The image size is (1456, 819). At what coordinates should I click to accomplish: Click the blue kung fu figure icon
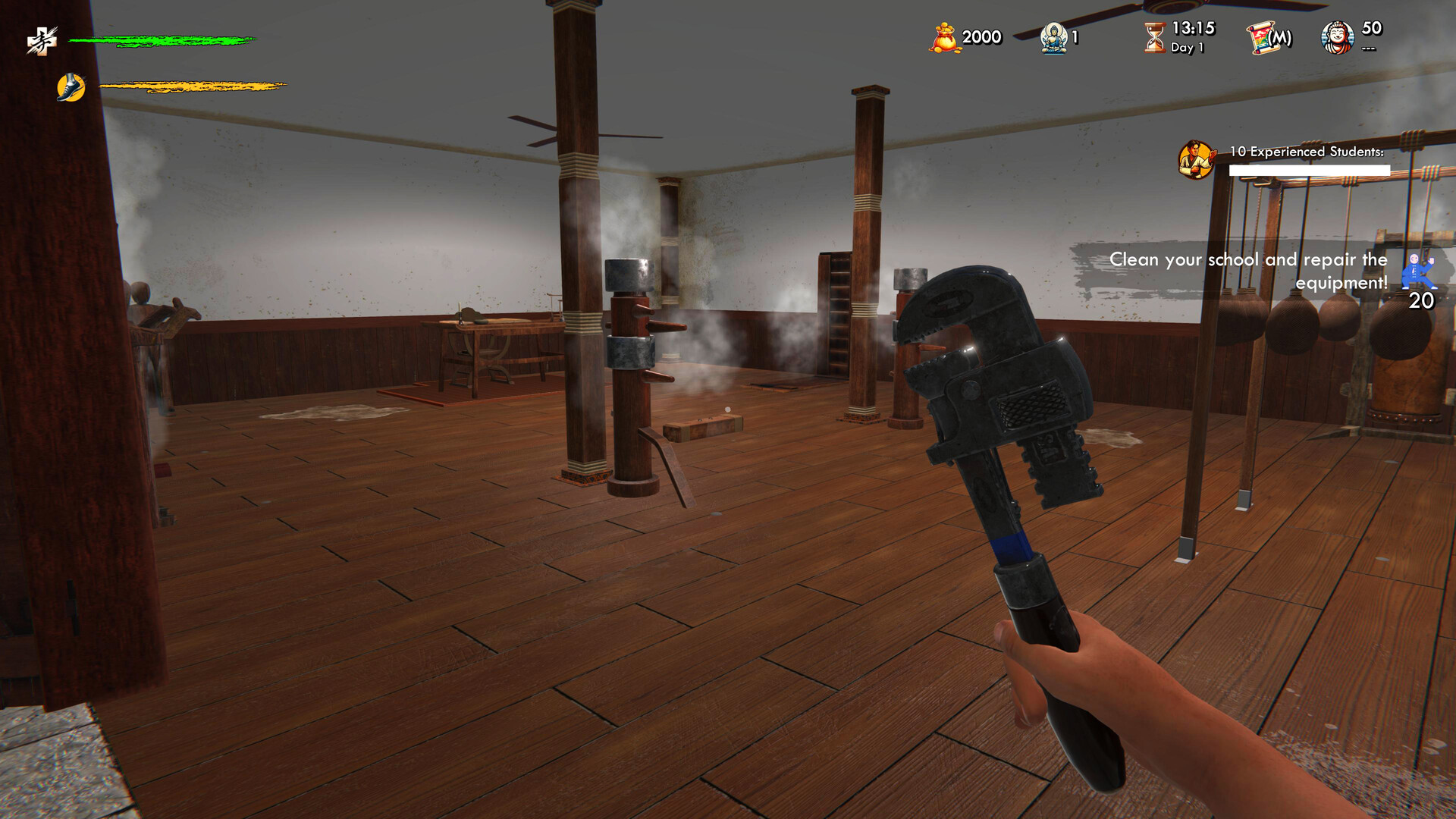point(1417,271)
